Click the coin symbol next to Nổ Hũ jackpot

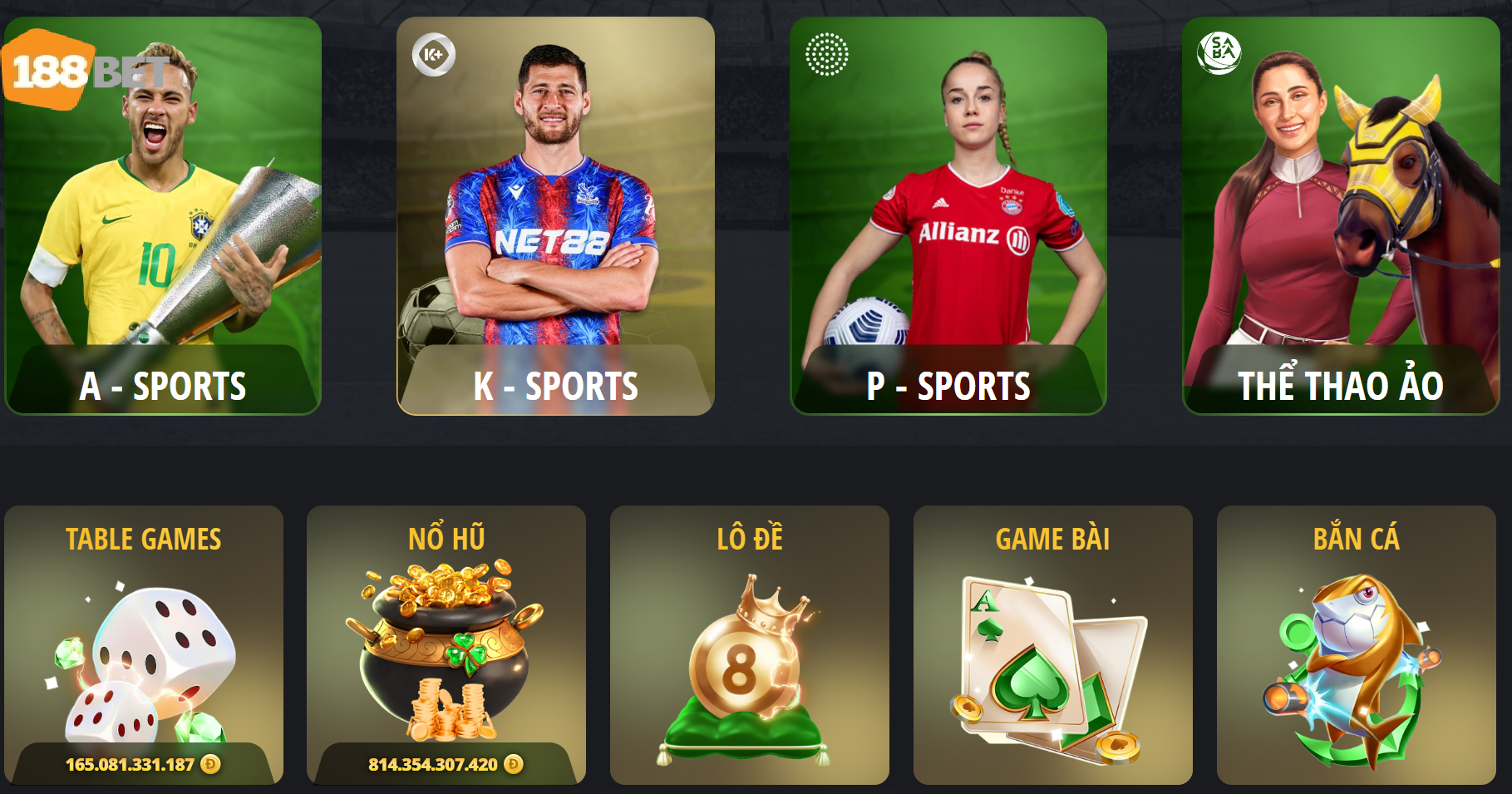click(x=515, y=762)
